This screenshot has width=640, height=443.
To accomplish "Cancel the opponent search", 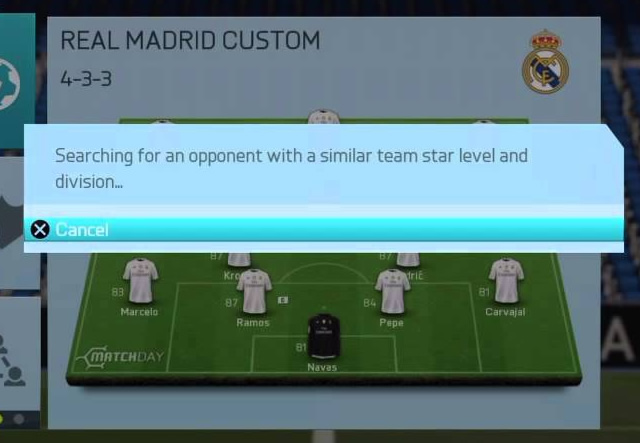I will point(80,230).
